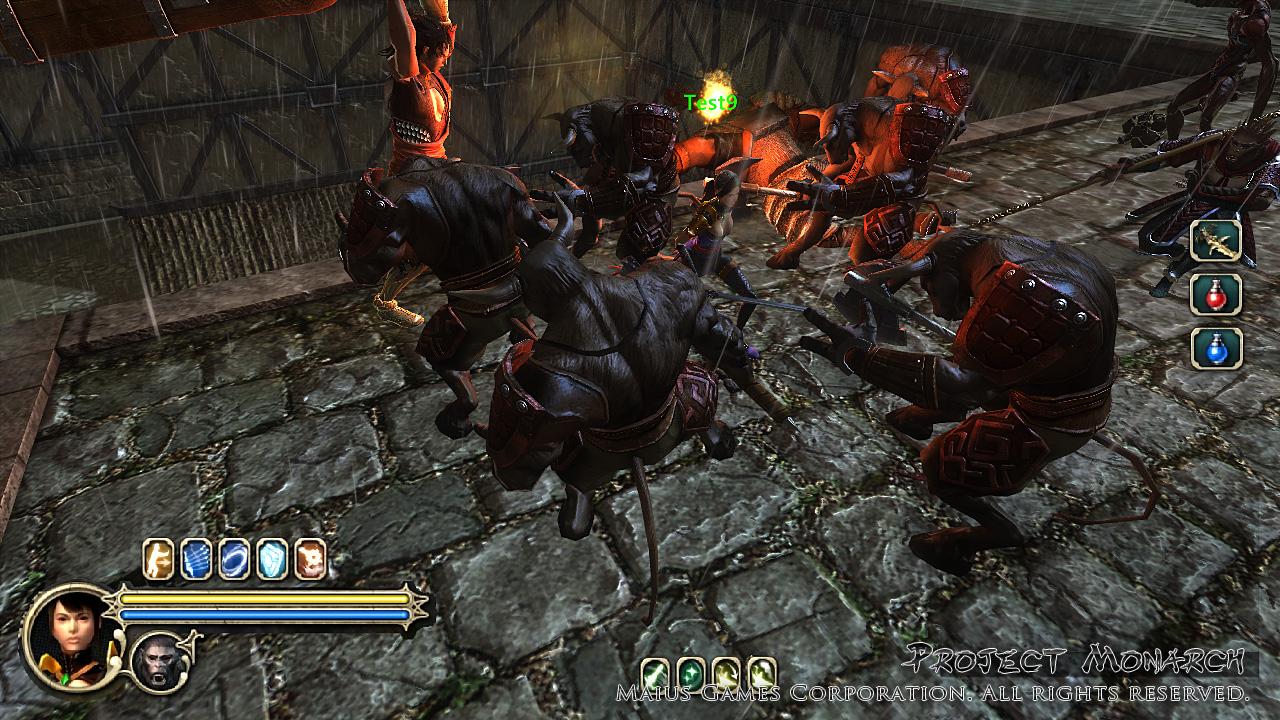Select the golden weapon slot
1280x720 pixels.
point(1216,241)
